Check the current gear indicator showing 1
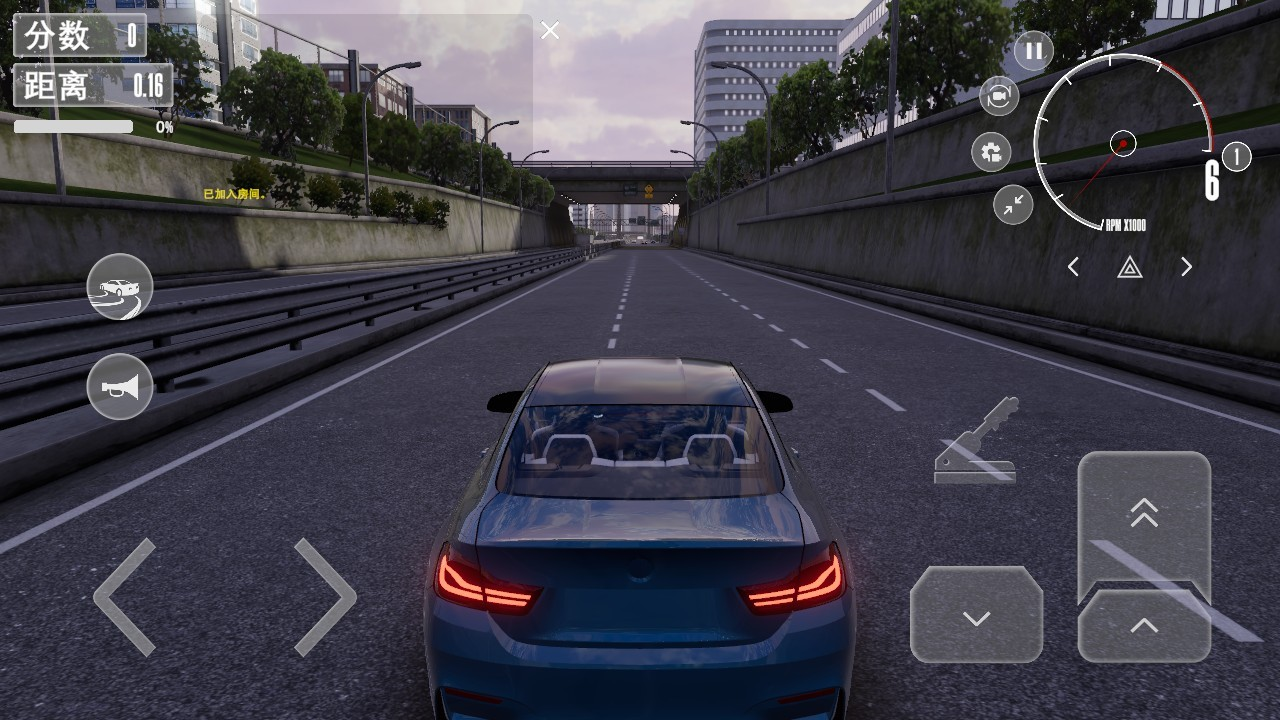 [x=1237, y=157]
